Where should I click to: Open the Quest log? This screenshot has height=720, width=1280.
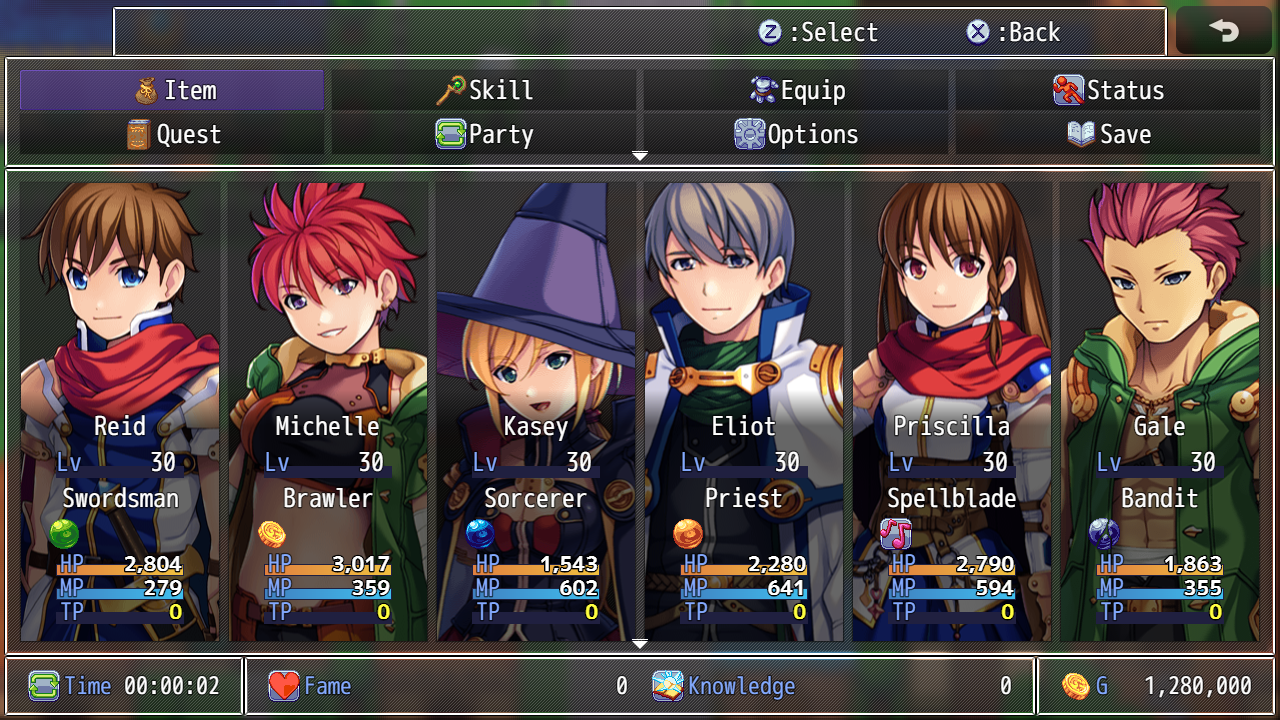[172, 134]
